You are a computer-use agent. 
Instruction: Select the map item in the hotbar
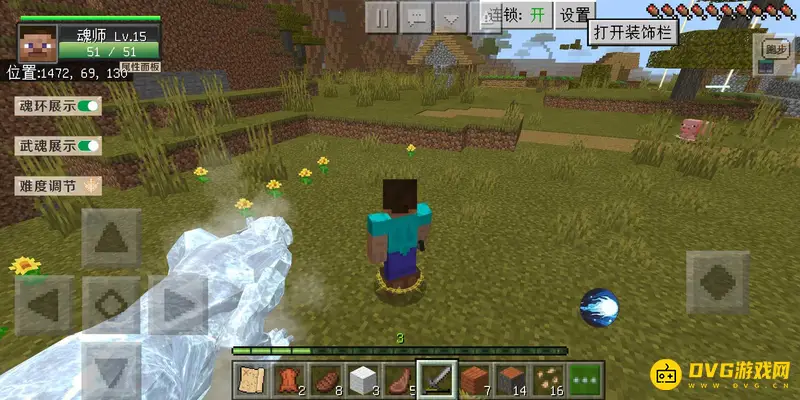252,380
